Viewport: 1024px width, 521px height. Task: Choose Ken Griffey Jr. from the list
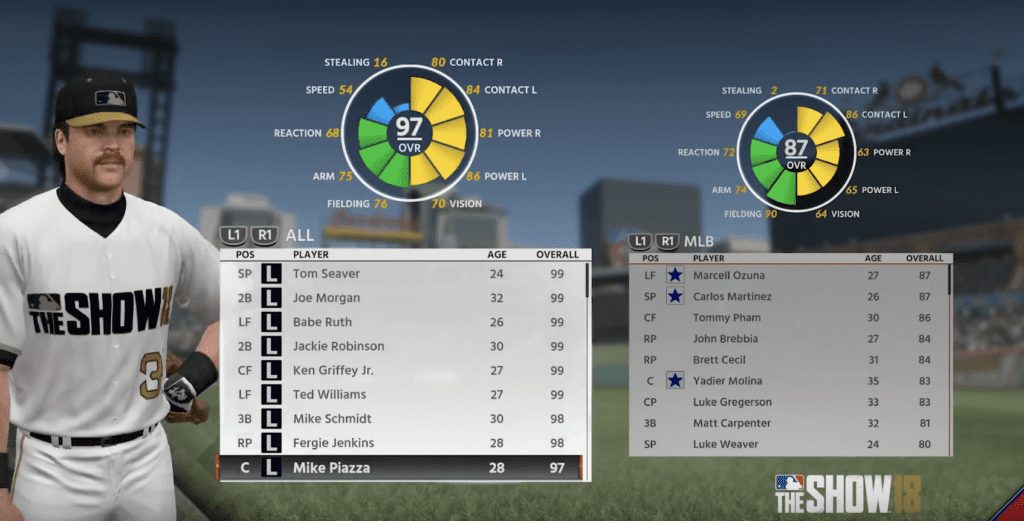click(400, 370)
